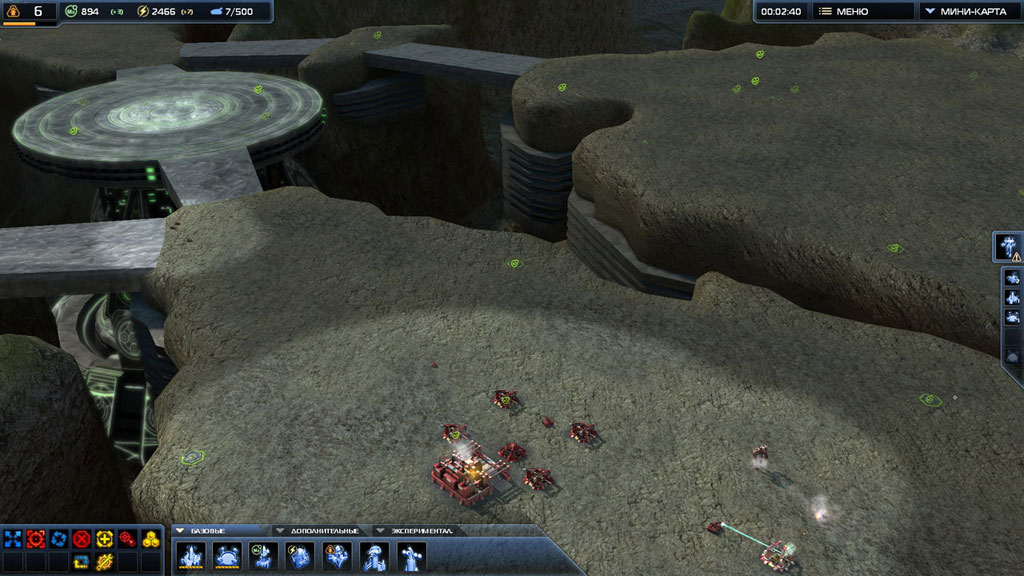Viewport: 1024px width, 576px height.
Task: Switch to the ДОПОЛНИТЕЛЬНЫЕ build tab
Action: (x=320, y=530)
